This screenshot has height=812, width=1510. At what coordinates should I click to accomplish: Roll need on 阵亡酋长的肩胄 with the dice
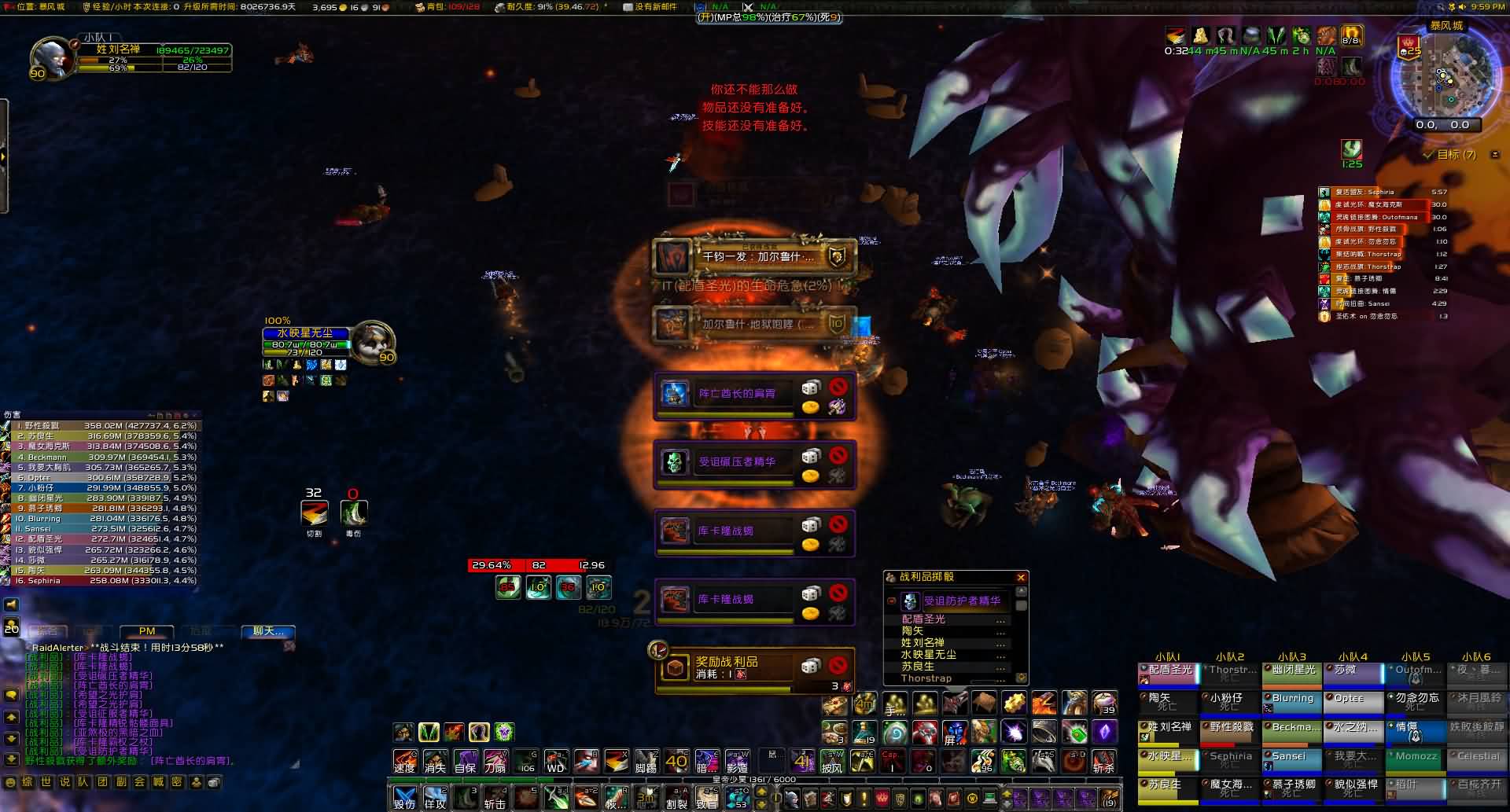[810, 387]
